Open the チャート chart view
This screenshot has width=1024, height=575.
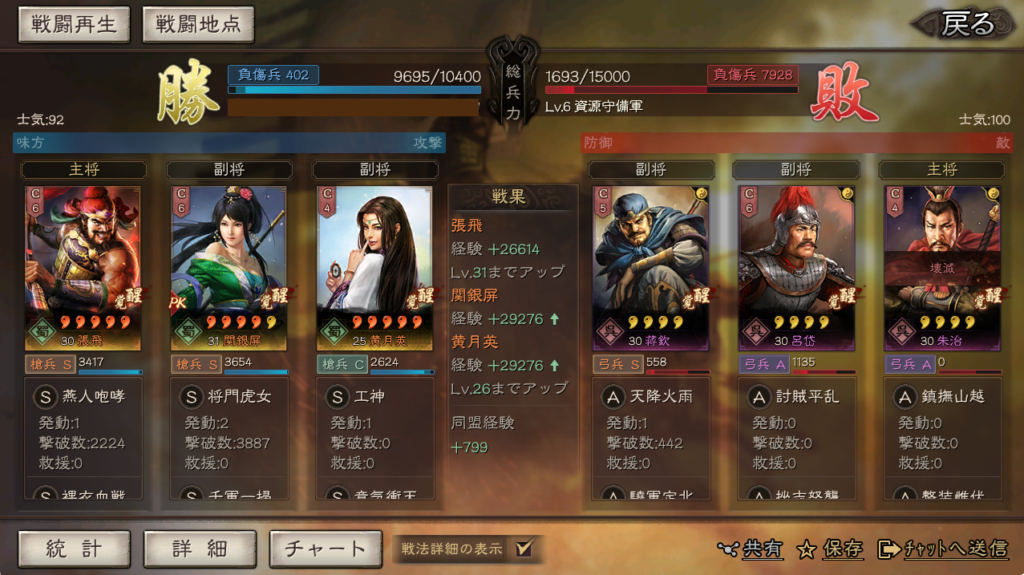(325, 548)
